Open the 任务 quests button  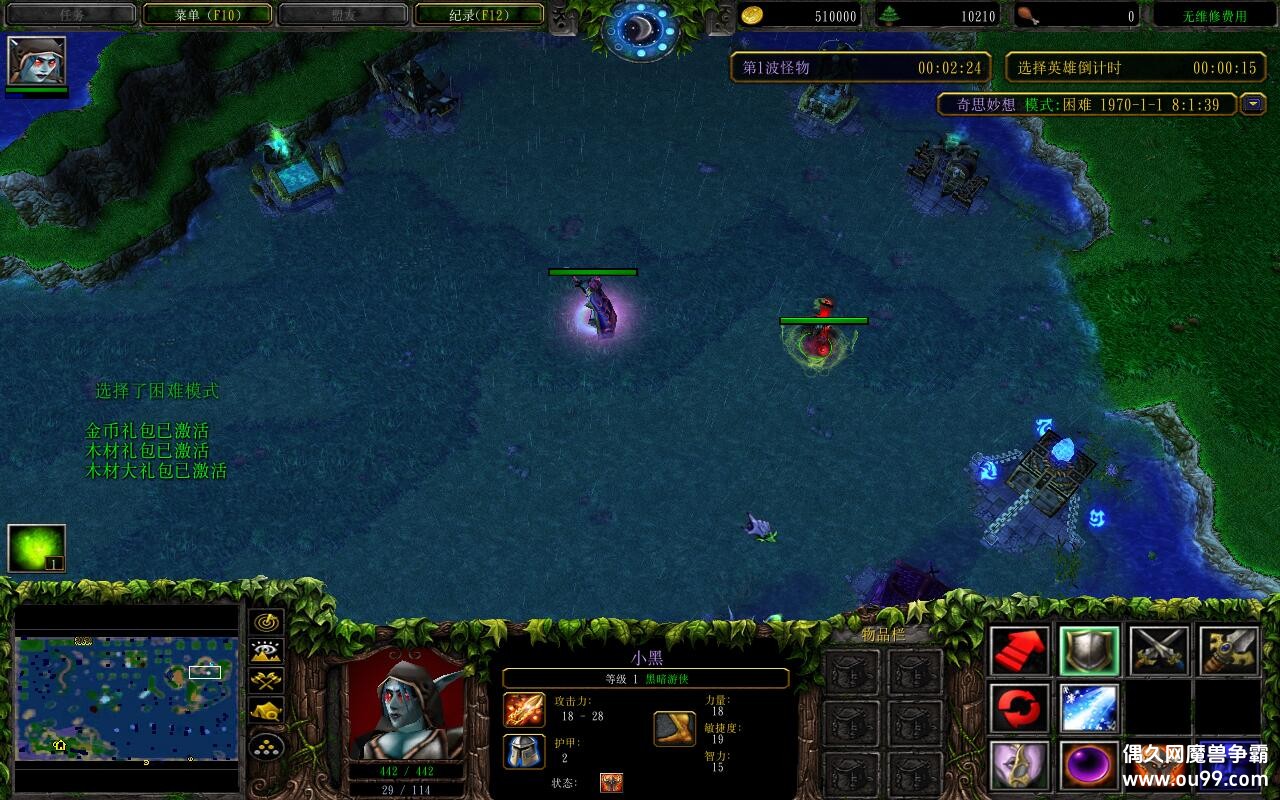[x=72, y=14]
